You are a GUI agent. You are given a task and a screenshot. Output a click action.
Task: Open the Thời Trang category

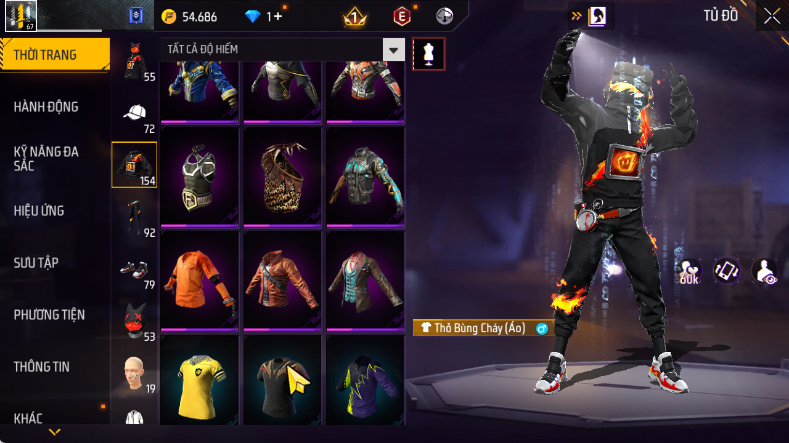point(55,55)
